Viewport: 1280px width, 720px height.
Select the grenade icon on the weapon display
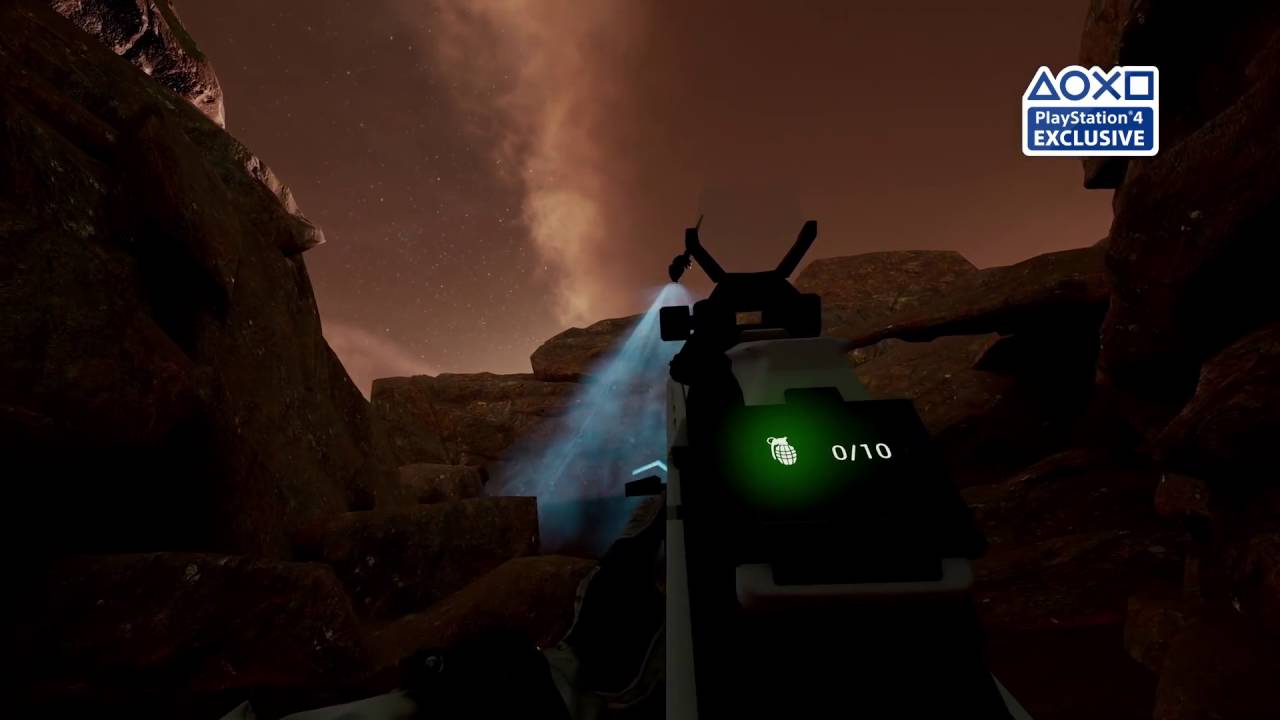(783, 451)
